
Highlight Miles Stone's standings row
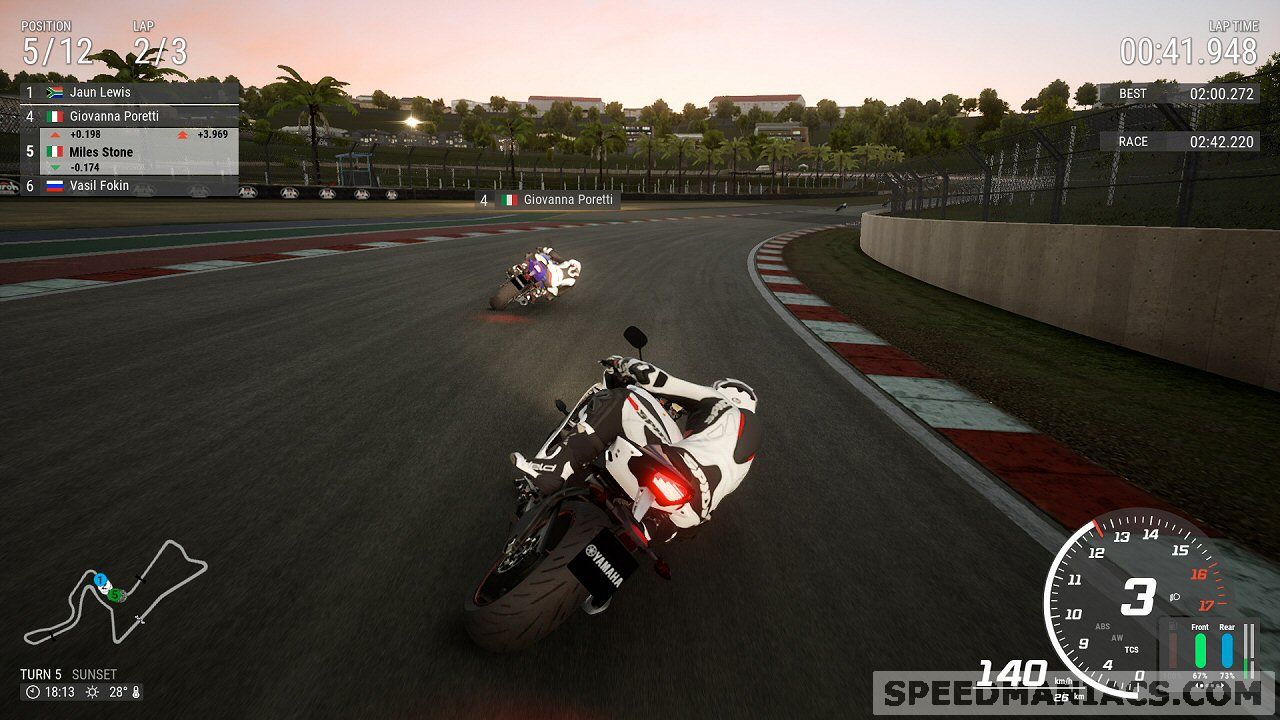(130, 152)
